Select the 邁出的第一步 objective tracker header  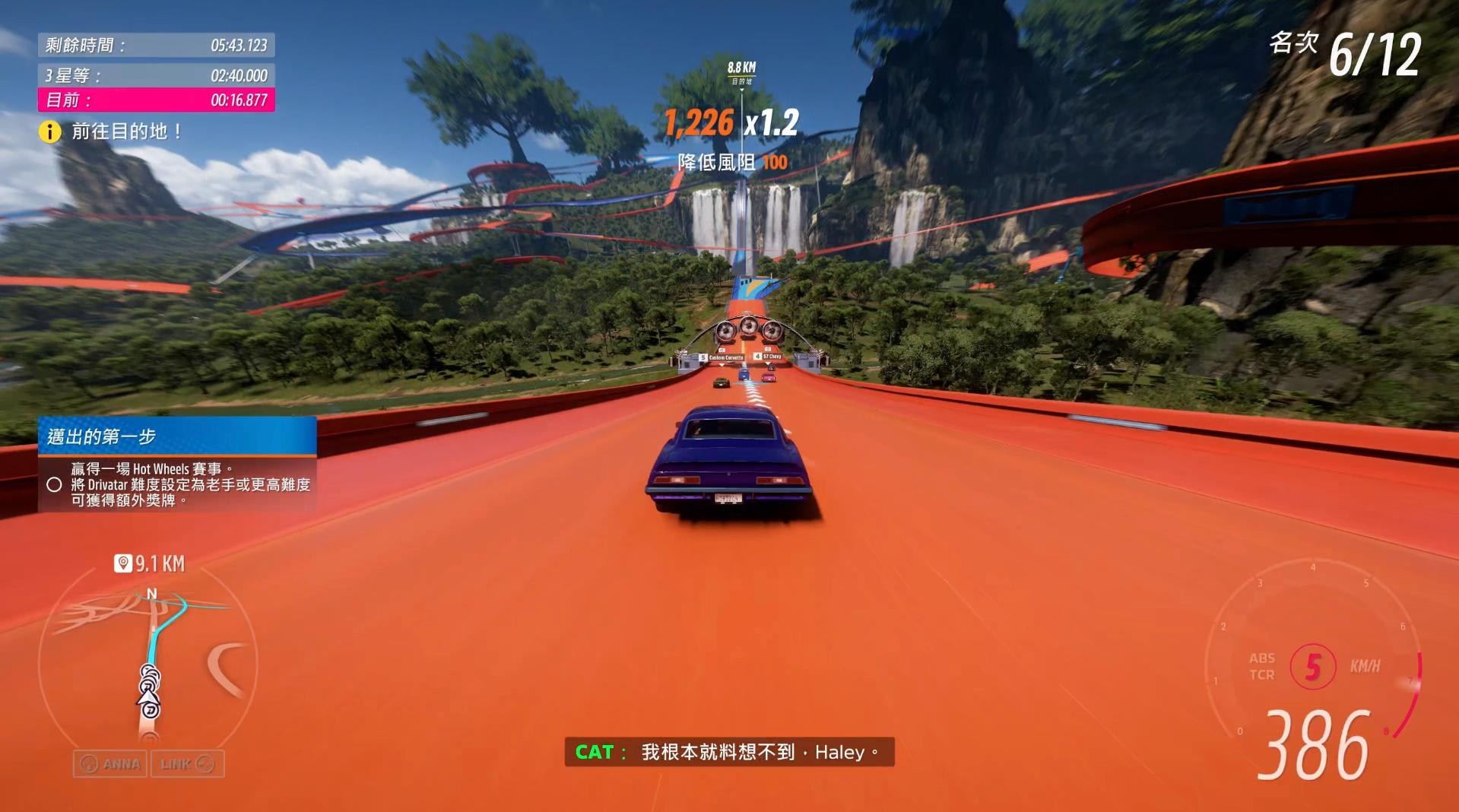[x=177, y=436]
